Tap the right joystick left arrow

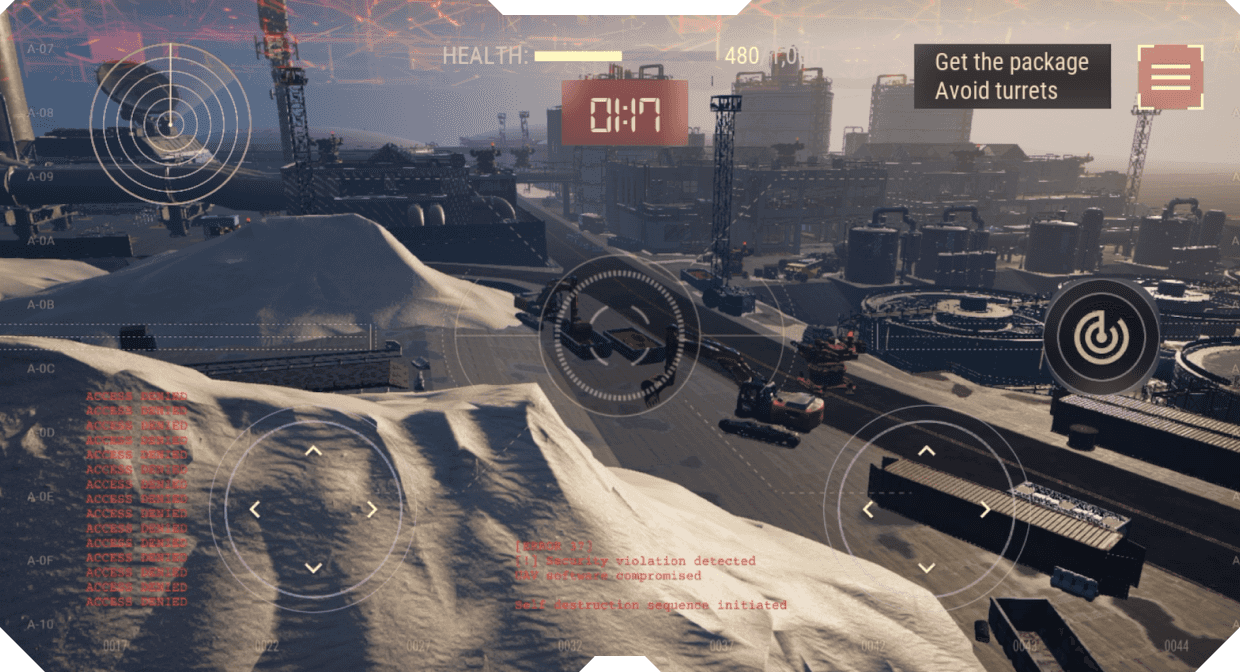pos(868,510)
